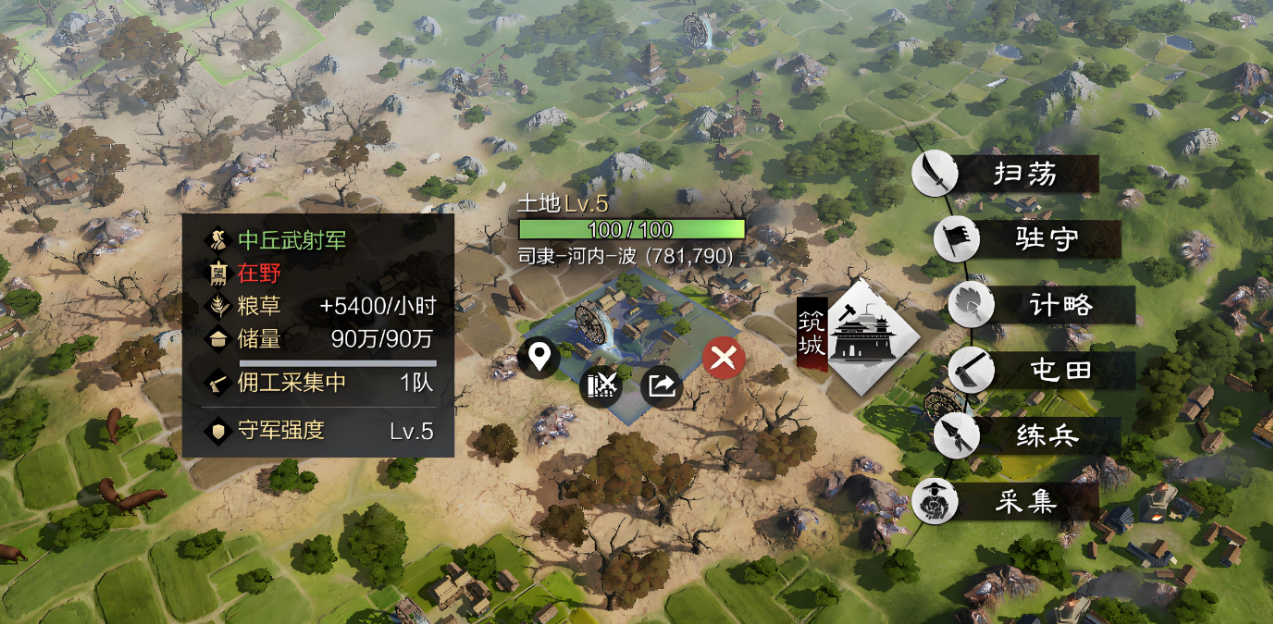Viewport: 1273px width, 624px height.
Task: Open the 中丘武射军 owner name
Action: point(284,240)
